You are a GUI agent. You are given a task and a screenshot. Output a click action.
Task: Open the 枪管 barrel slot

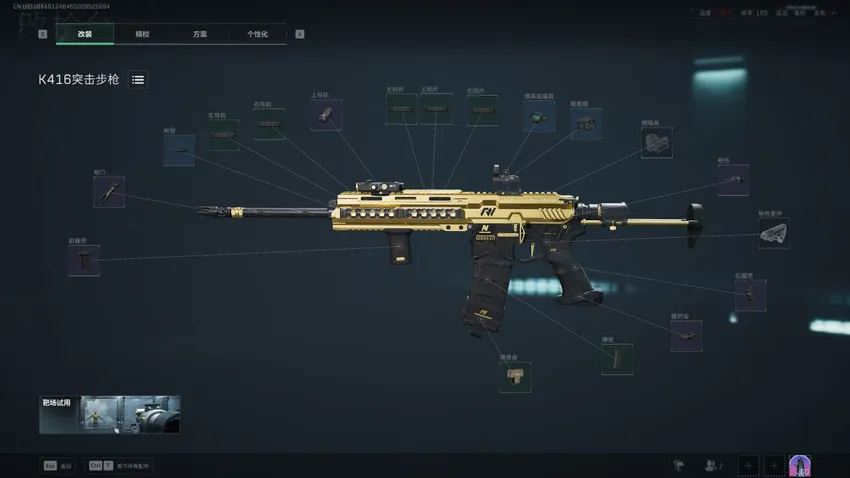(179, 150)
